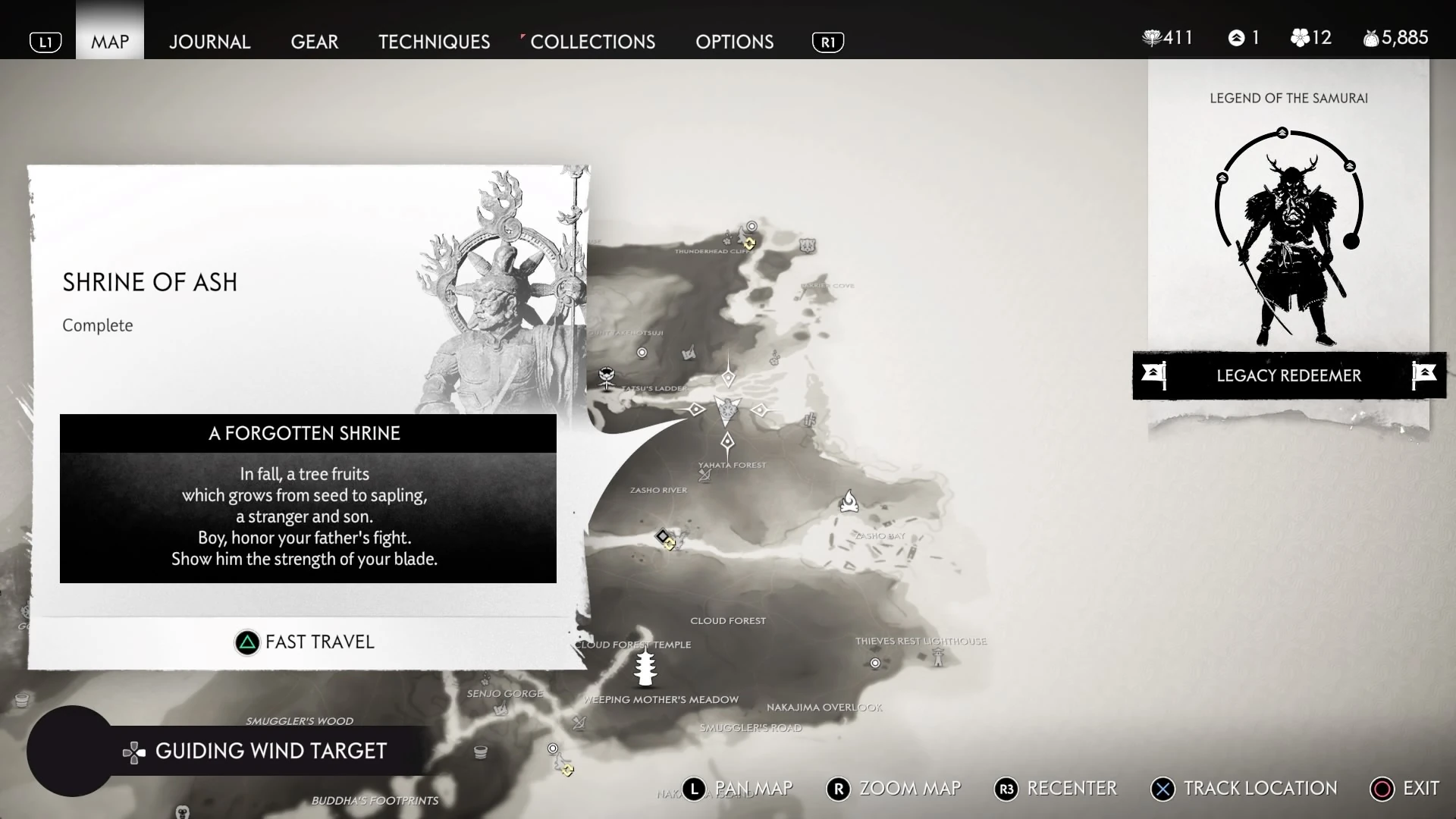1456x819 pixels.
Task: Click the bamboo strike icon in Yahata Forest
Action: [x=704, y=475]
